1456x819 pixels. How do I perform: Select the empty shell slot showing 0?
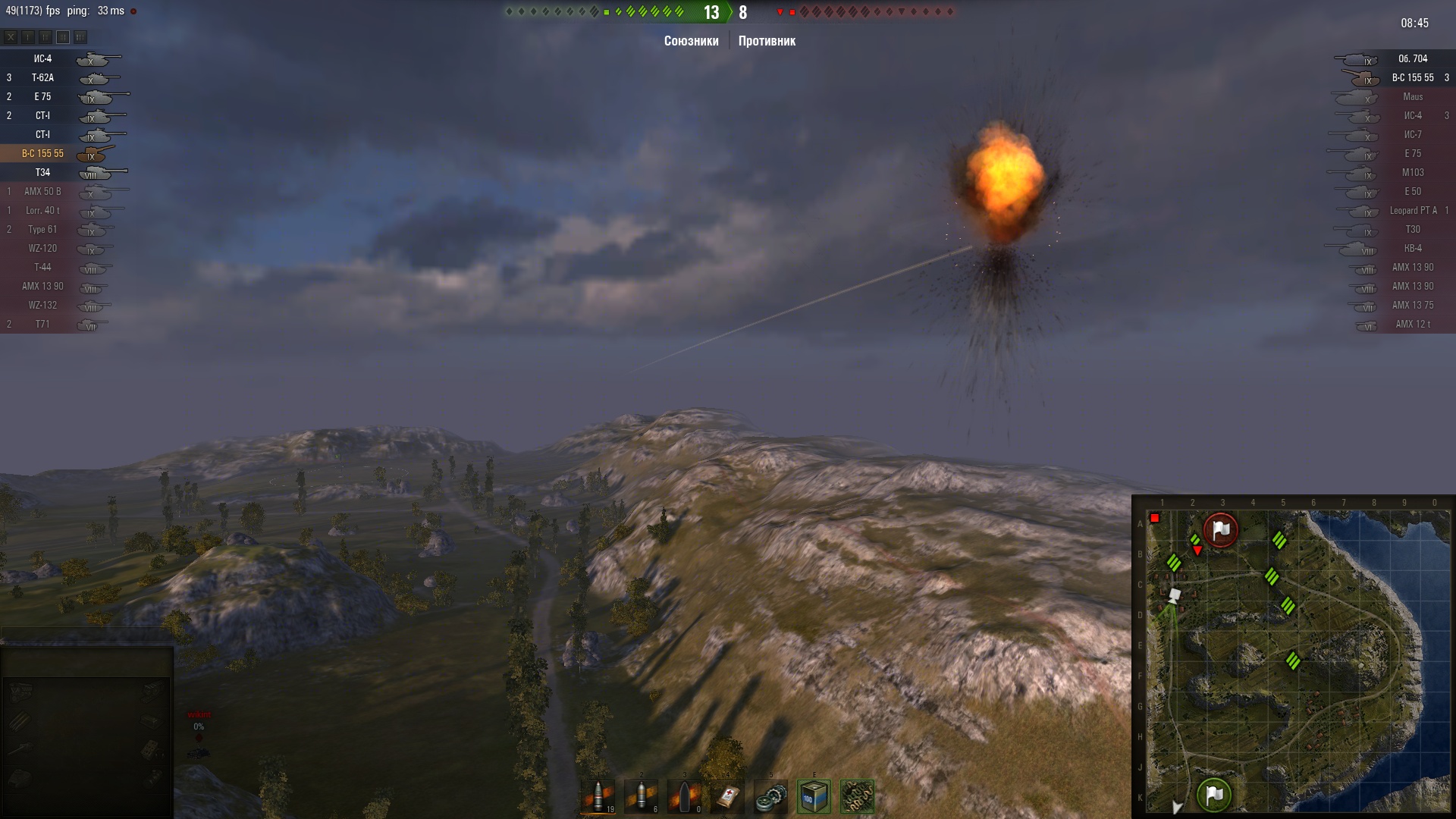point(685,796)
